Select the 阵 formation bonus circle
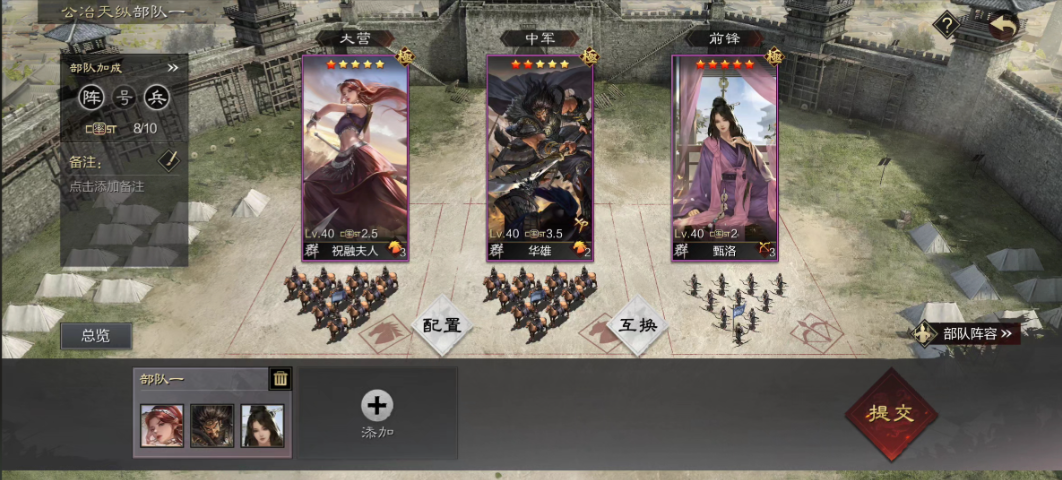The width and height of the screenshot is (1062, 480). [92, 97]
